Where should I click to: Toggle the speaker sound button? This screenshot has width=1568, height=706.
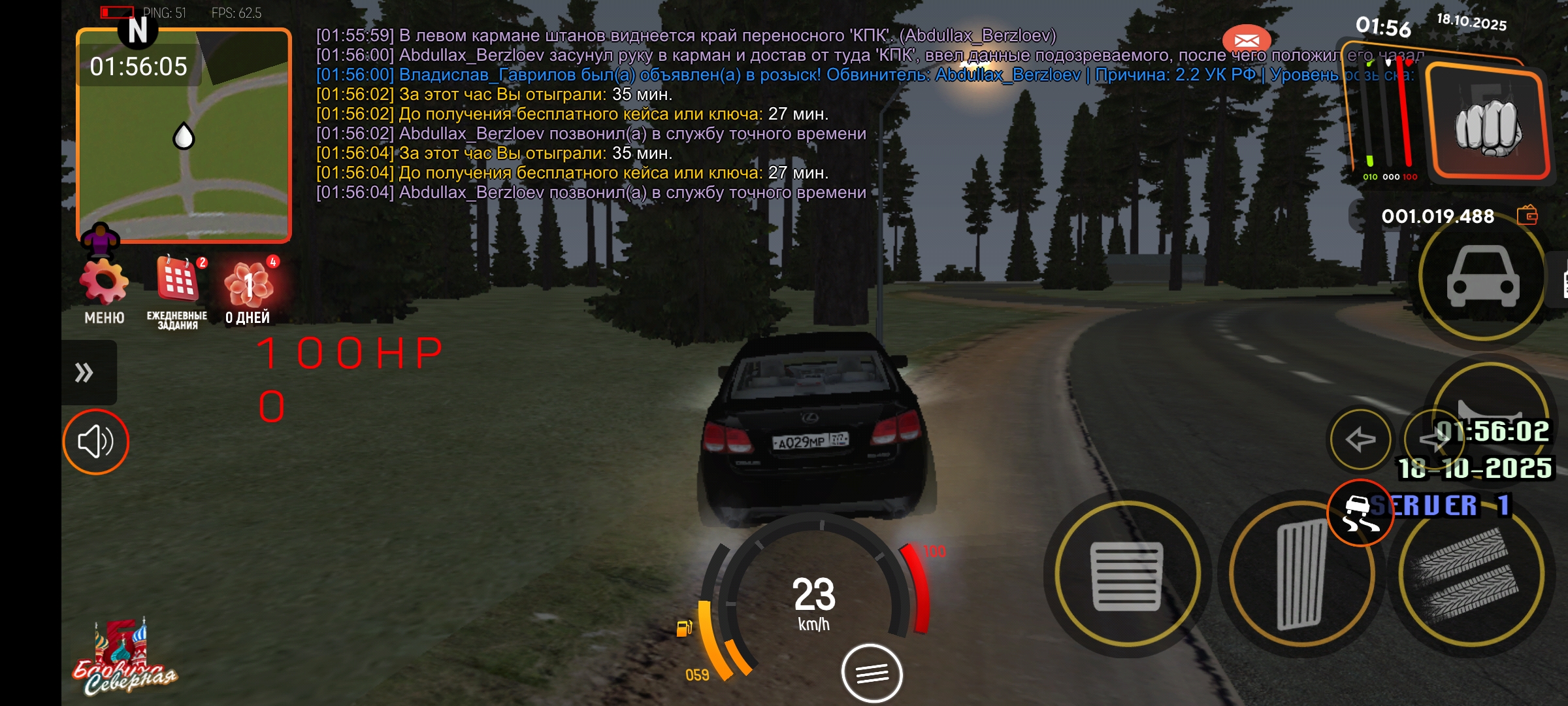coord(96,442)
